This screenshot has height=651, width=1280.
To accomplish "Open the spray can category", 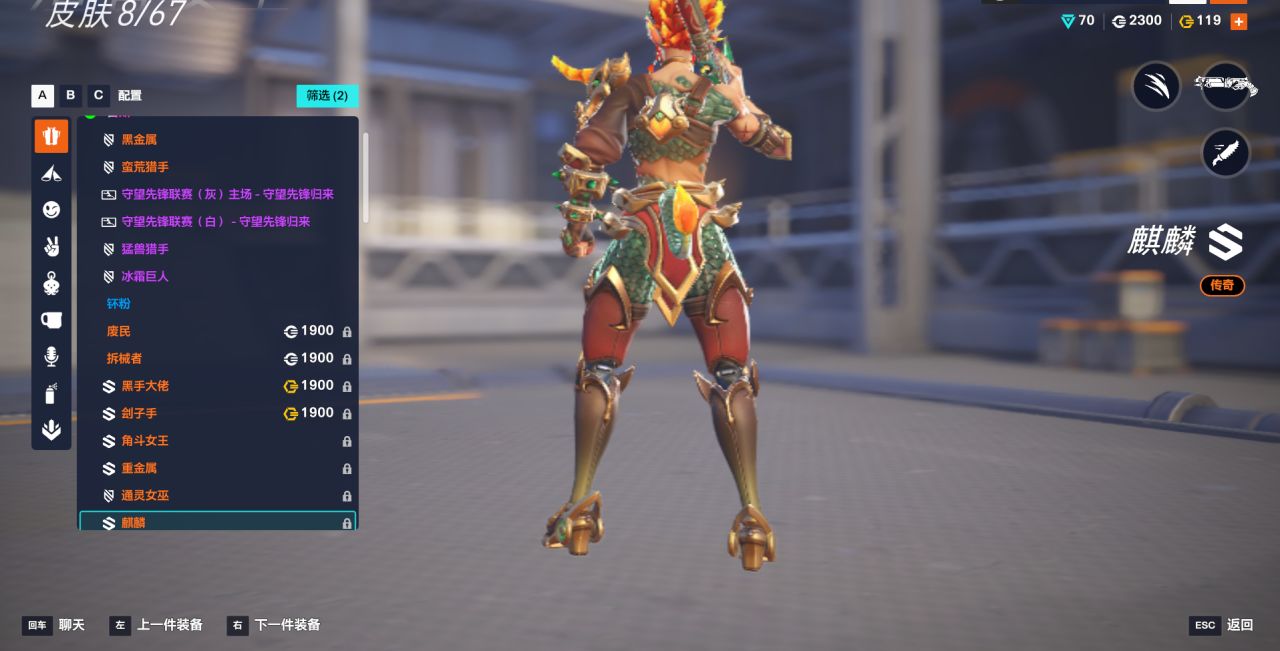I will tap(51, 393).
